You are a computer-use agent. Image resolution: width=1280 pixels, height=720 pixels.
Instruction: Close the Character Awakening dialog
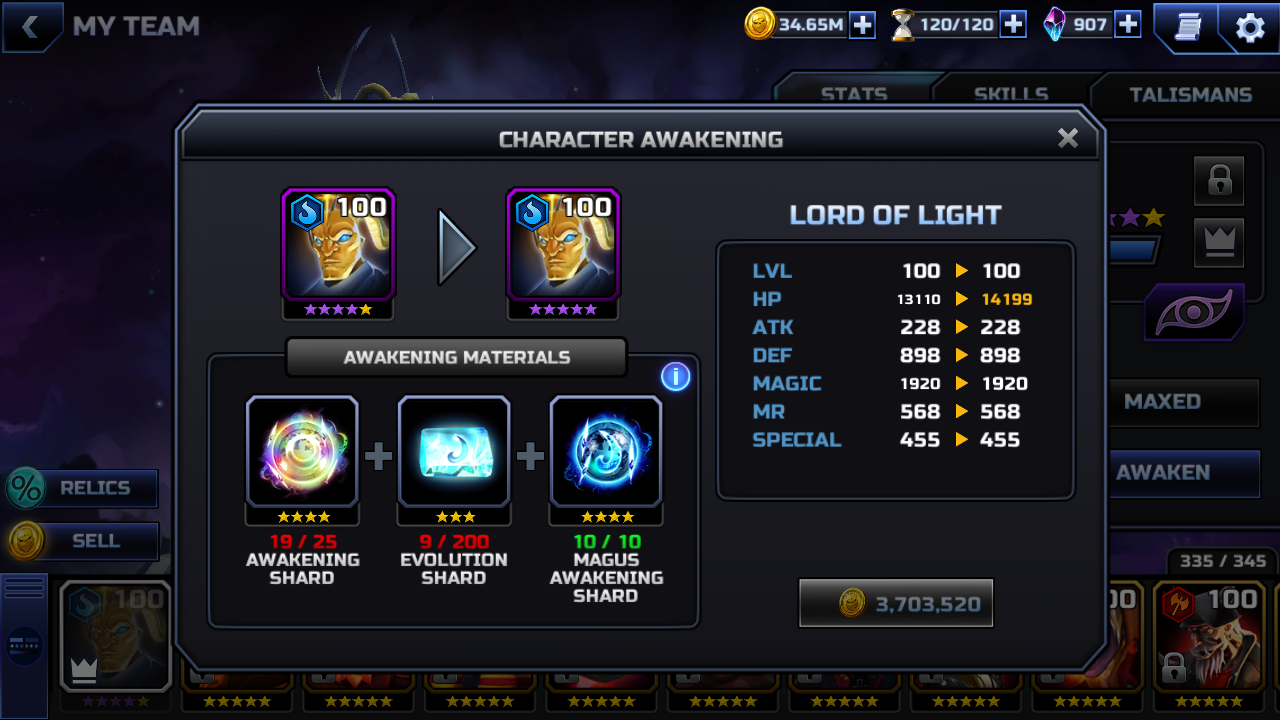coord(1068,138)
